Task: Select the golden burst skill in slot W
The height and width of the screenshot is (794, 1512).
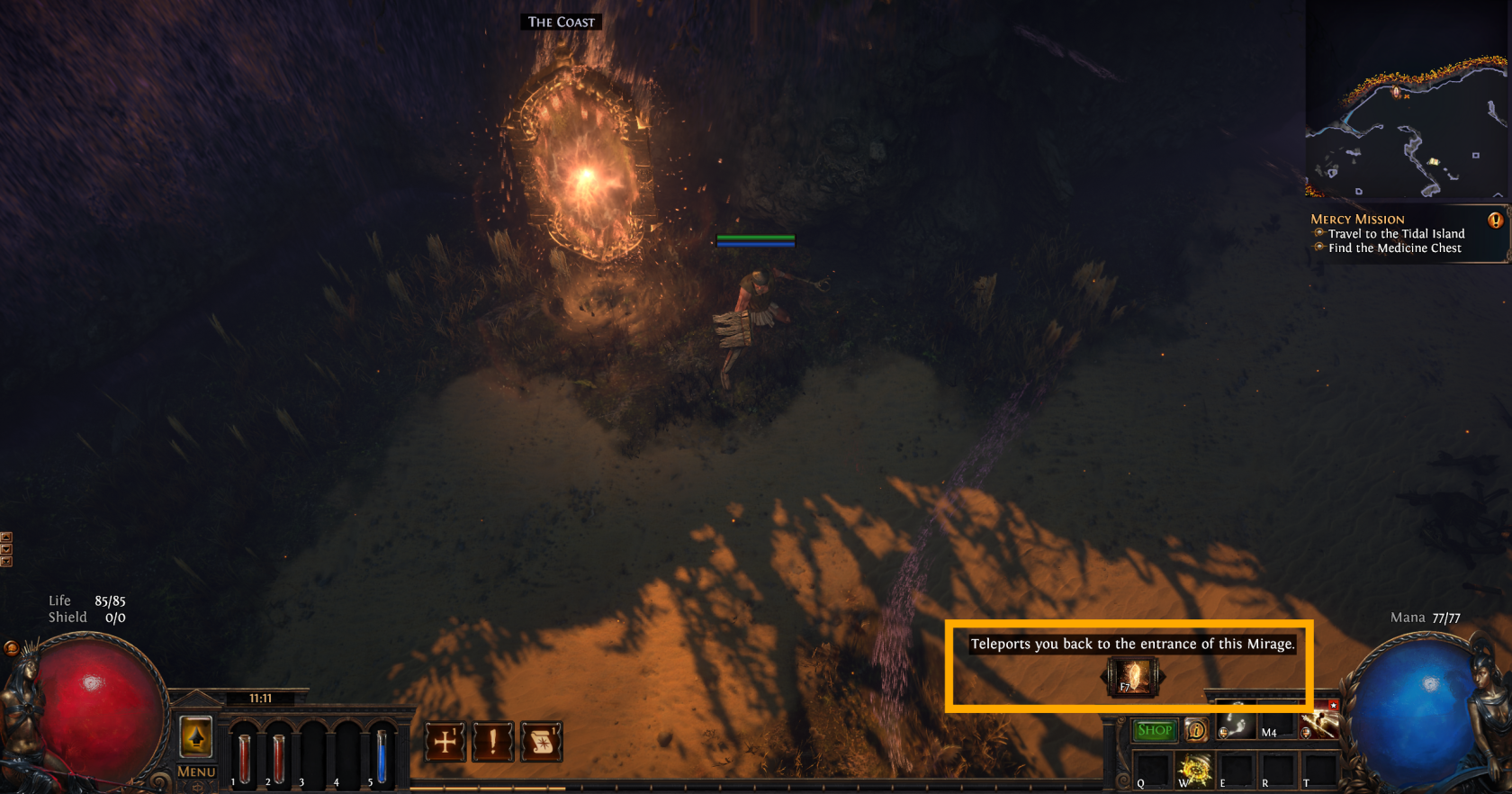Action: click(1195, 770)
